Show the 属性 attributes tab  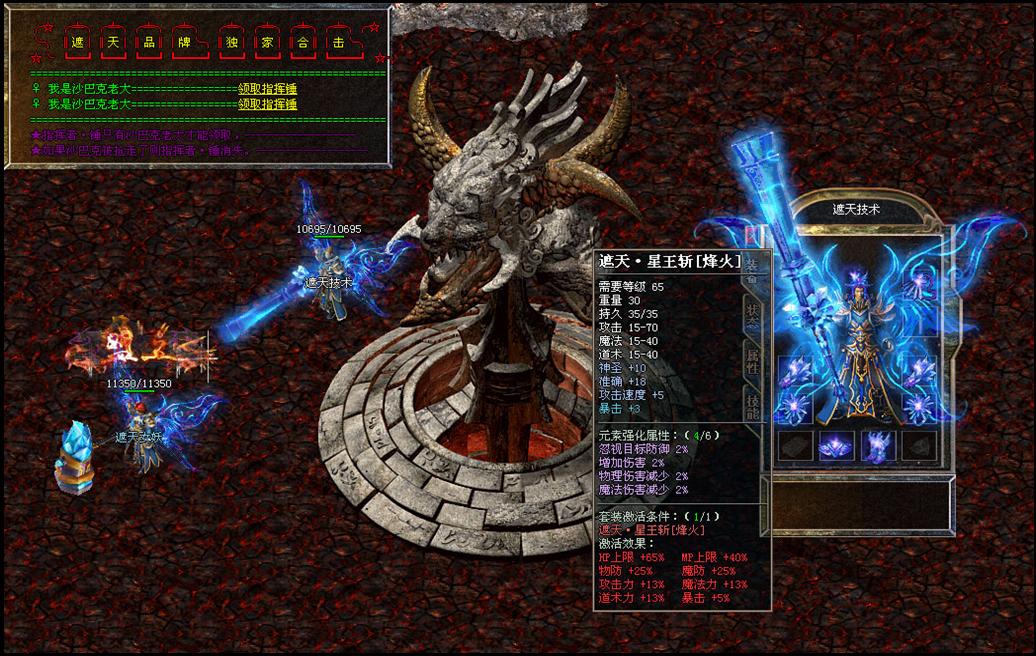click(752, 362)
